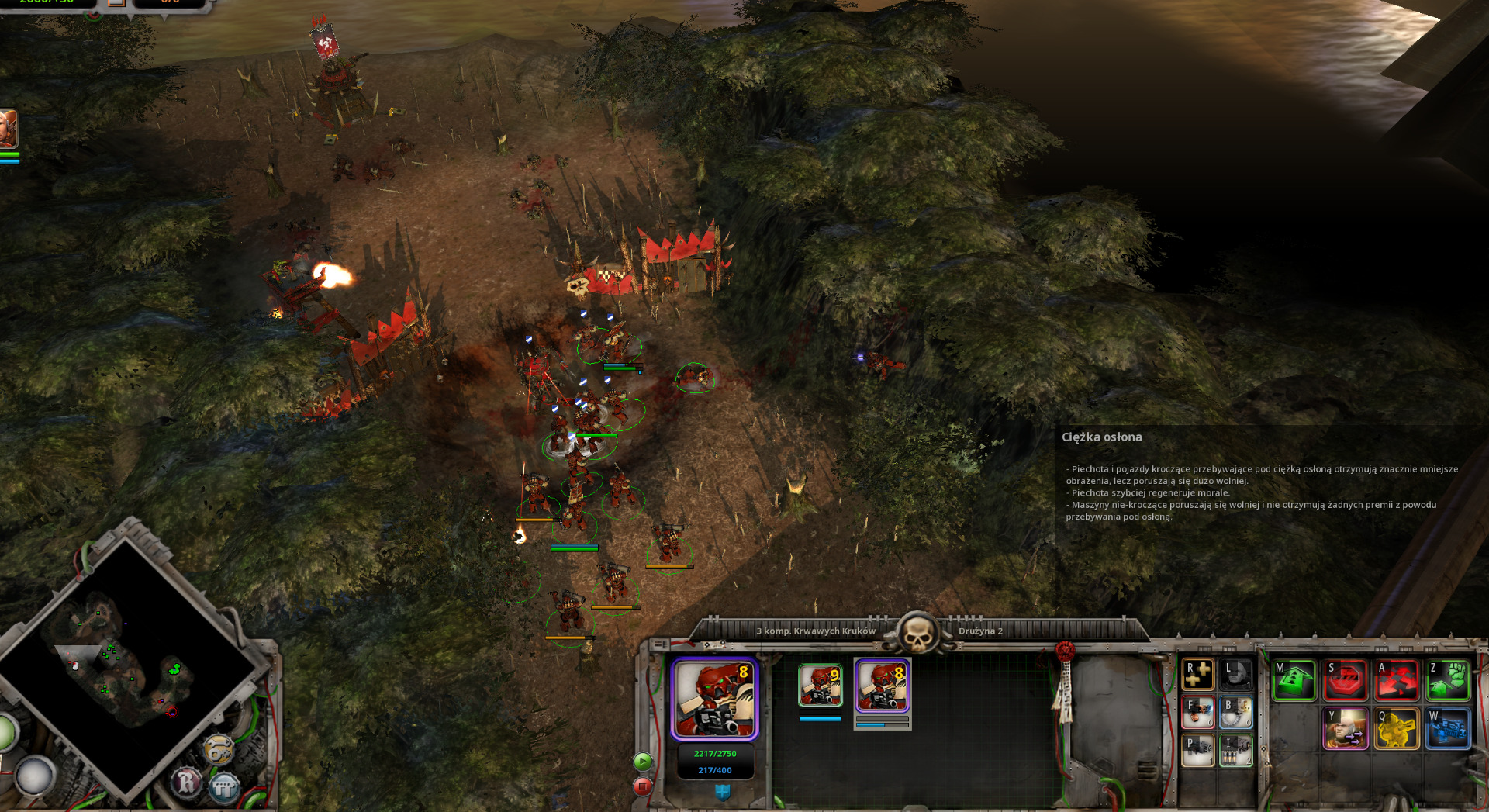
Task: Select the small squad portrait numbered 8
Action: coord(882,686)
